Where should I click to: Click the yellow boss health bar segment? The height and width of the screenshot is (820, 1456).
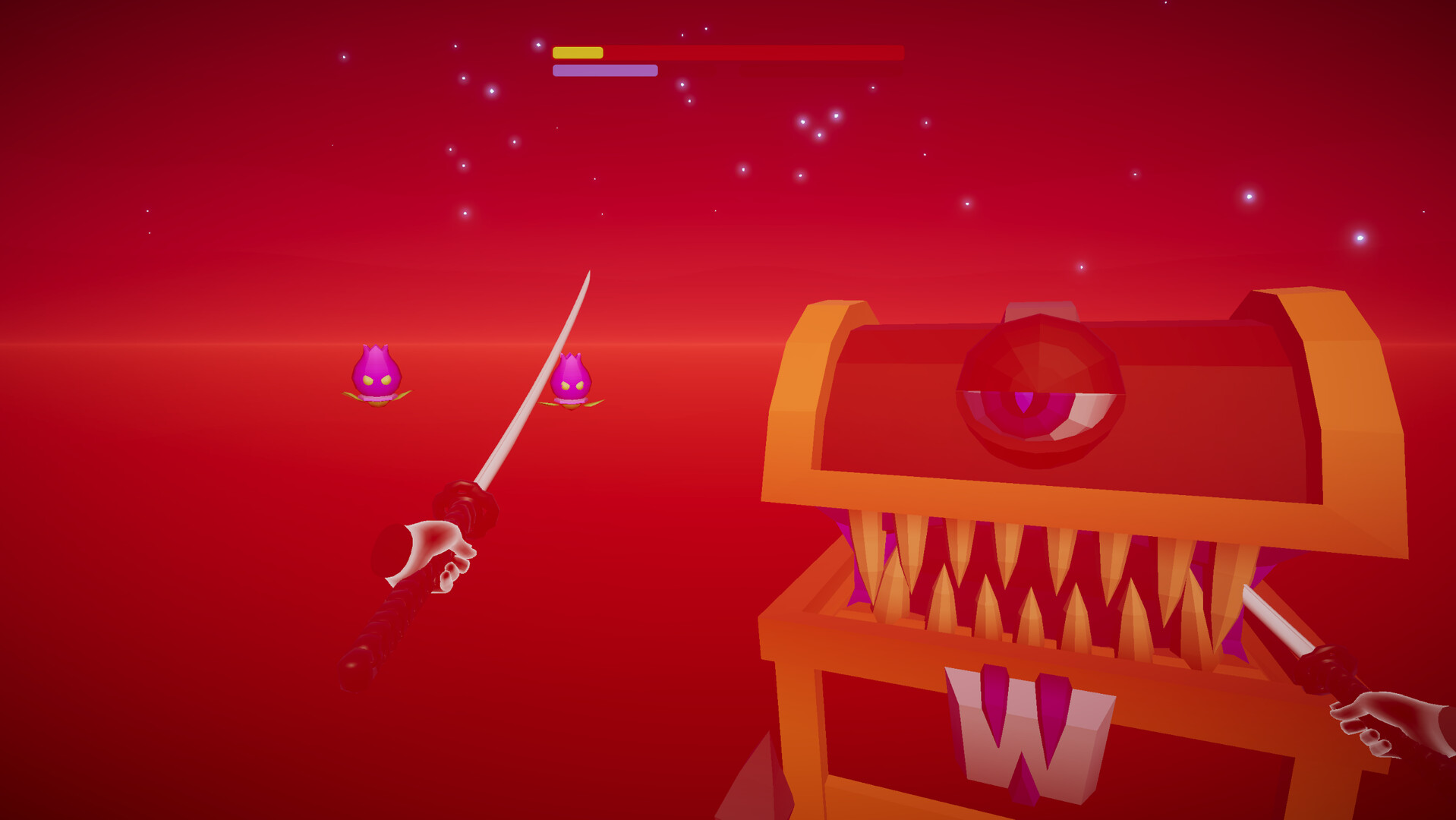pyautogui.click(x=578, y=52)
